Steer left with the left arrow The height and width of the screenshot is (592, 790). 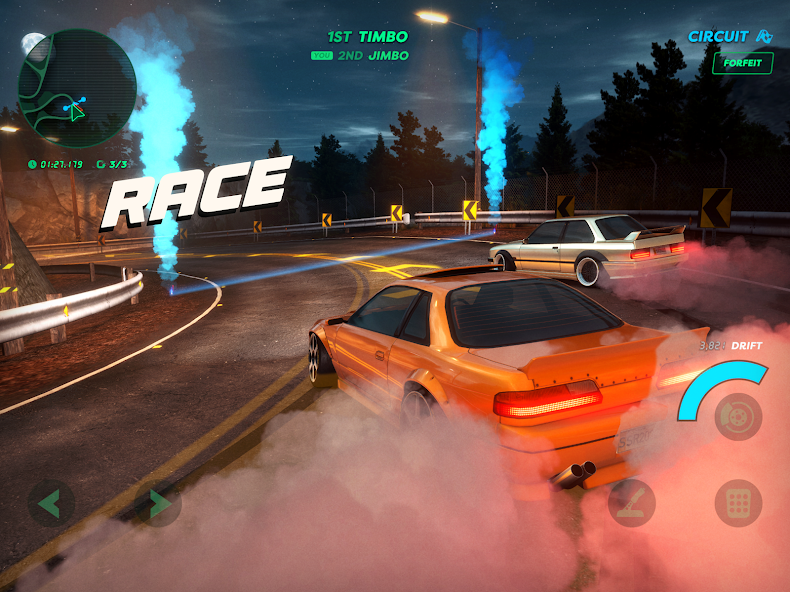coord(50,503)
